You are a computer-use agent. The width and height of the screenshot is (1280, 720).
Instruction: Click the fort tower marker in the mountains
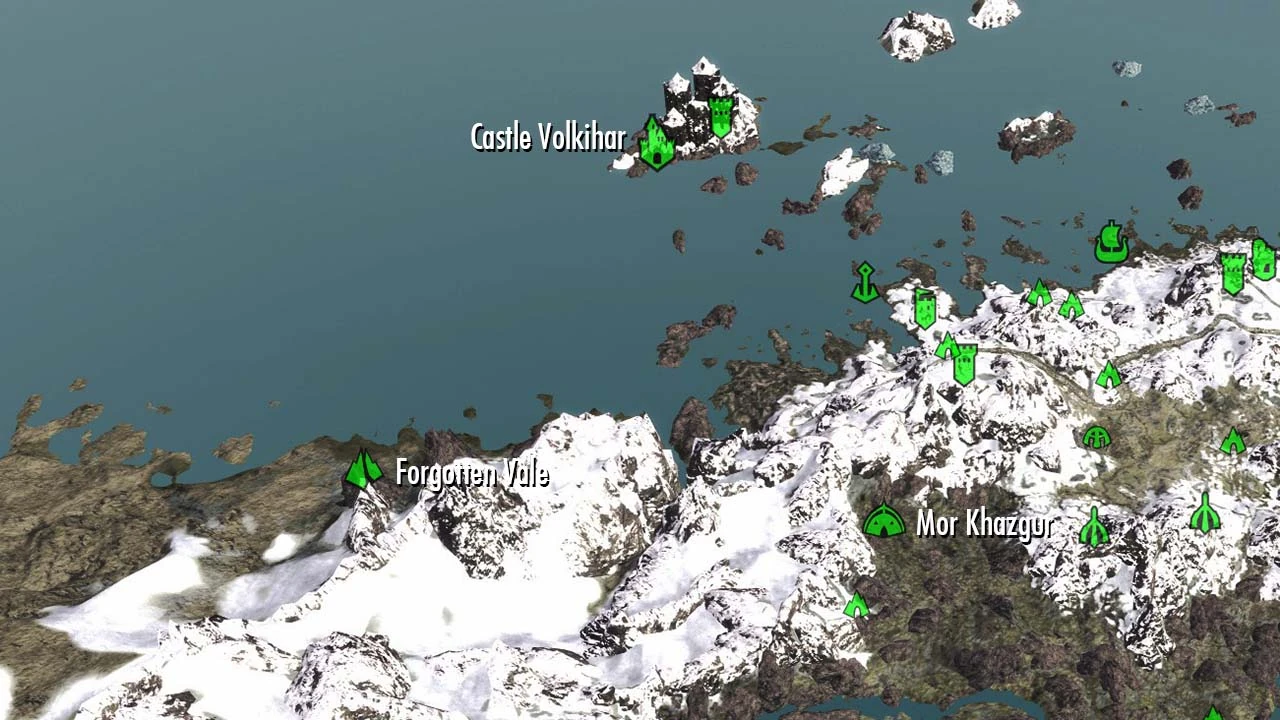pyautogui.click(x=965, y=363)
